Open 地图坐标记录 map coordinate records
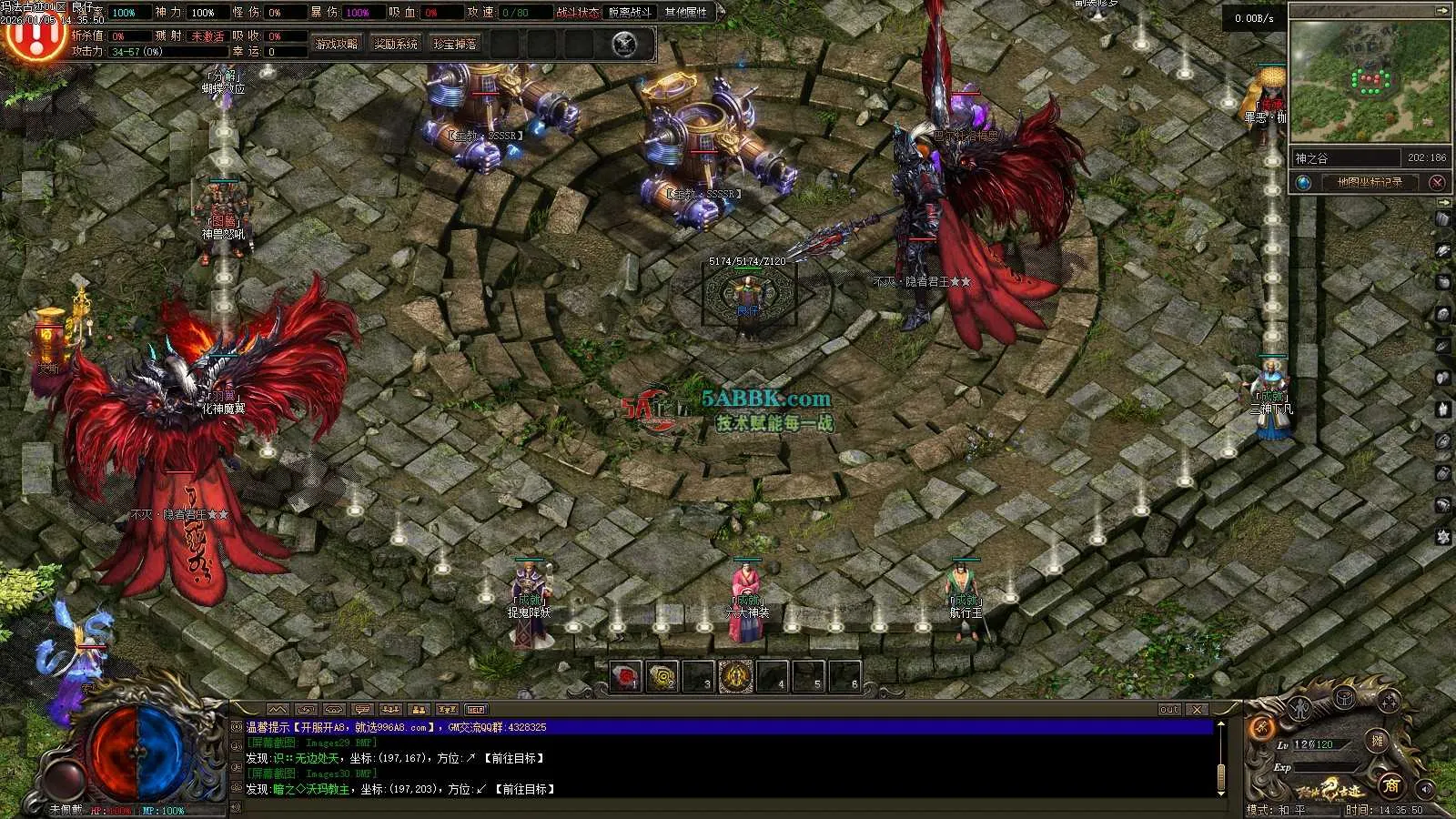The width and height of the screenshot is (1456, 819). point(1370,183)
